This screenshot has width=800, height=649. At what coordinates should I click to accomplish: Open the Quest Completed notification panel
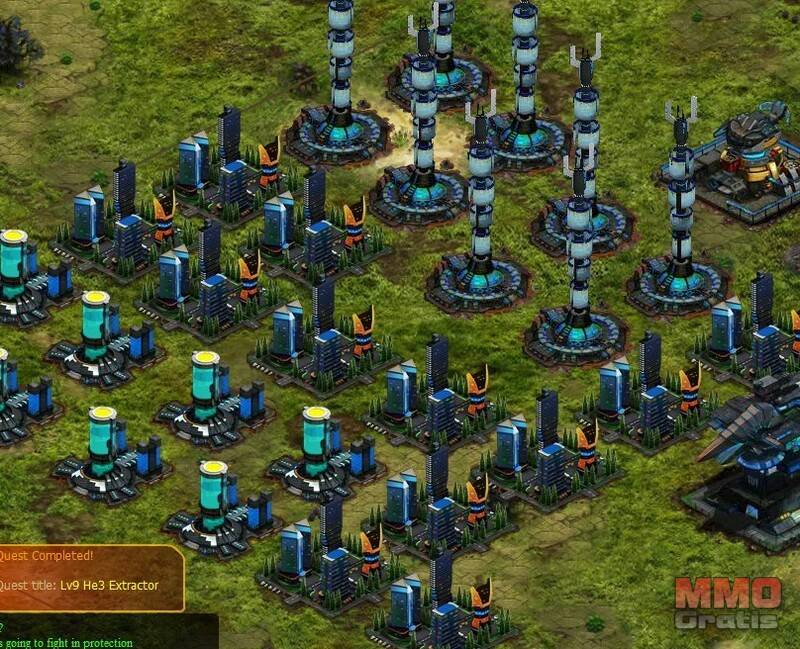88,576
